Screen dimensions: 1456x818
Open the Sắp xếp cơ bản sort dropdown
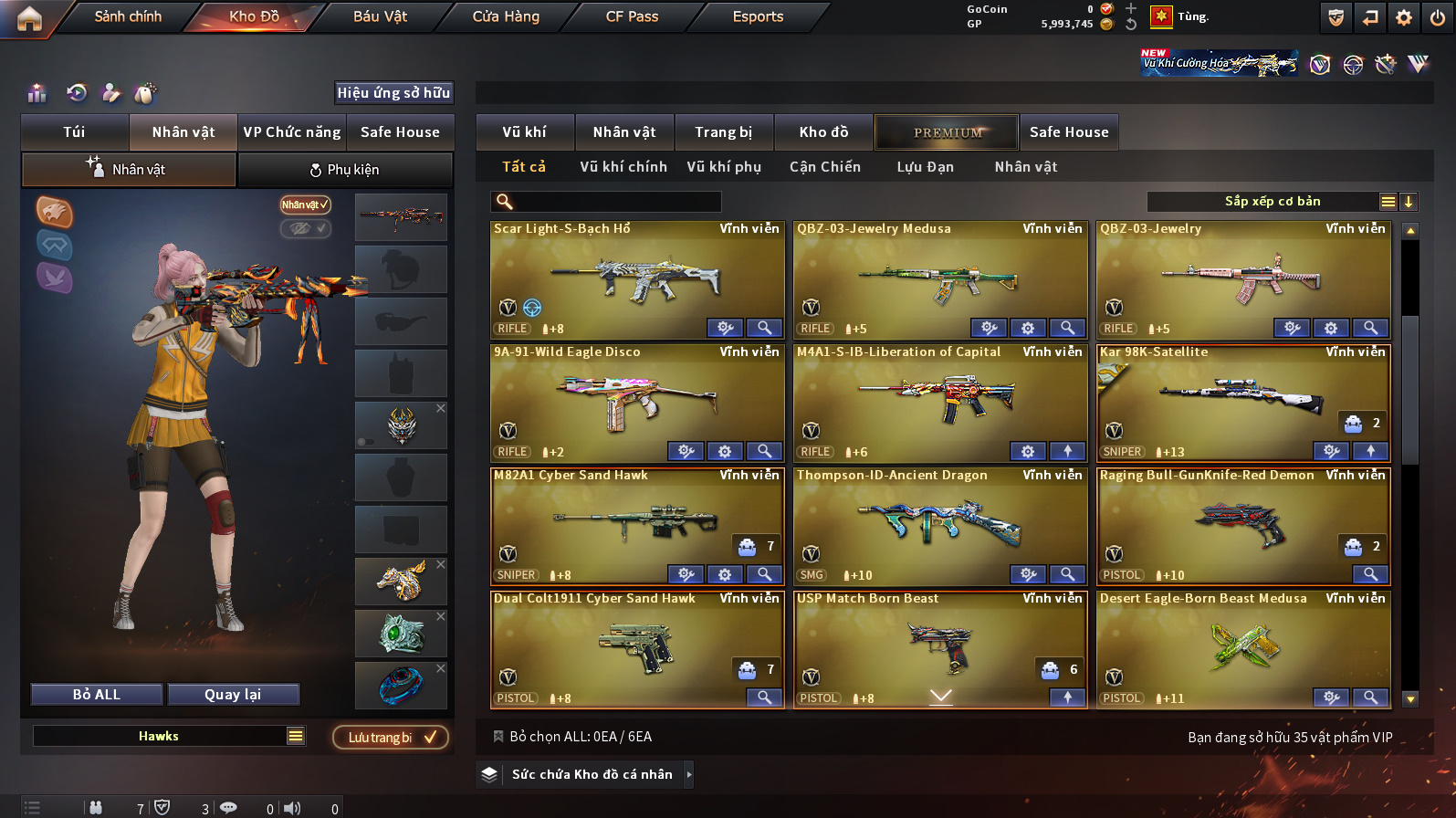tap(1272, 202)
